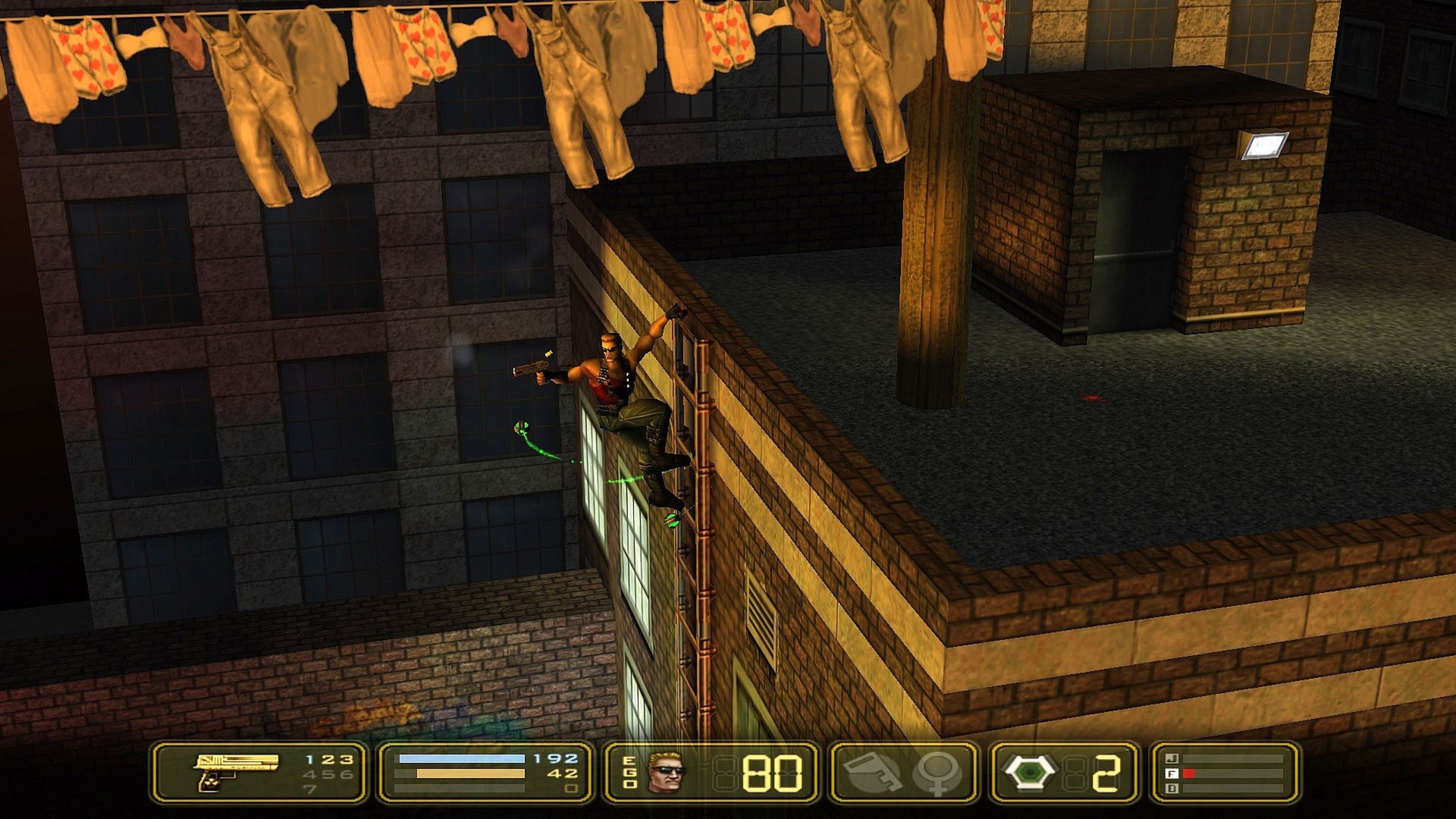Select the F indicator box
Screen dimensions: 1456x819
click(x=1172, y=773)
